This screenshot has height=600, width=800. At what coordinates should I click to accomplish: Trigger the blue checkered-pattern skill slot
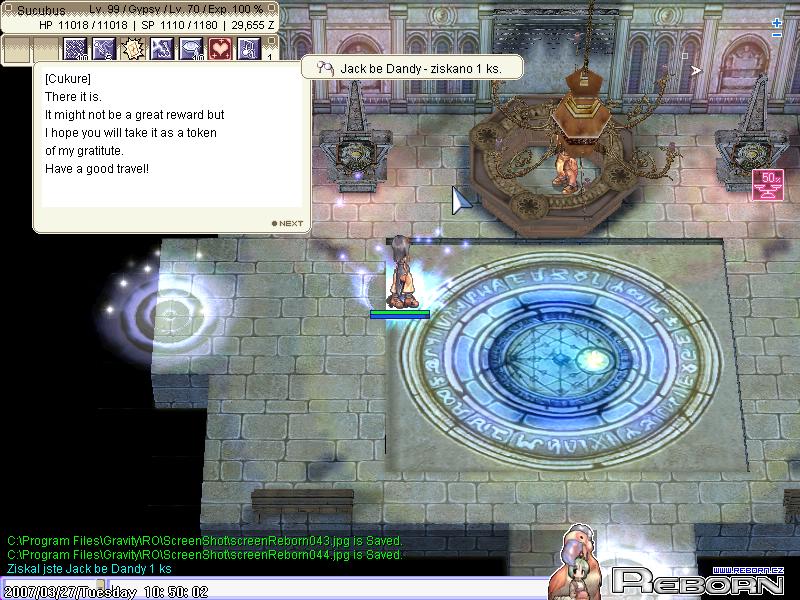click(x=75, y=48)
